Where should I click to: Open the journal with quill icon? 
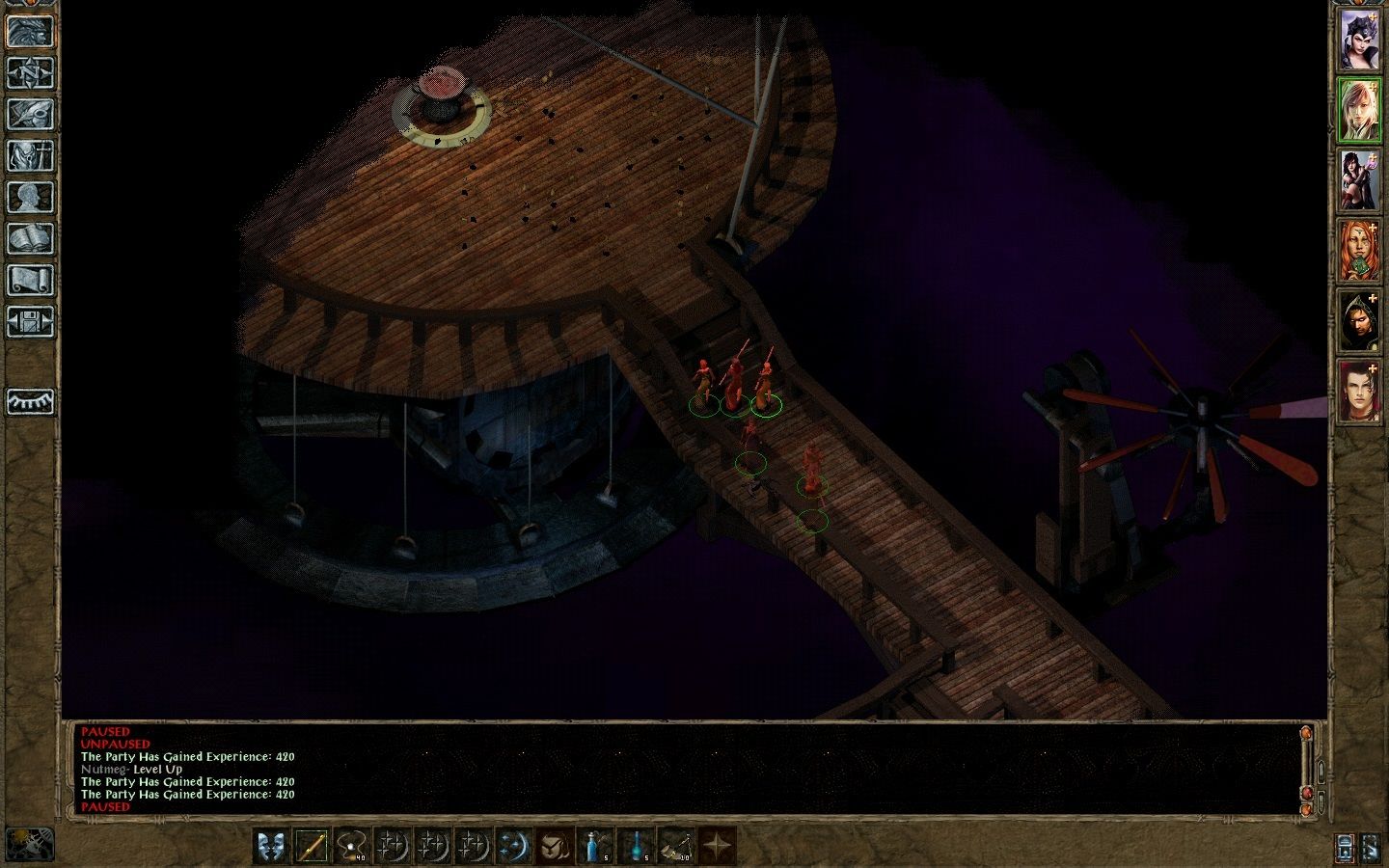(30, 114)
